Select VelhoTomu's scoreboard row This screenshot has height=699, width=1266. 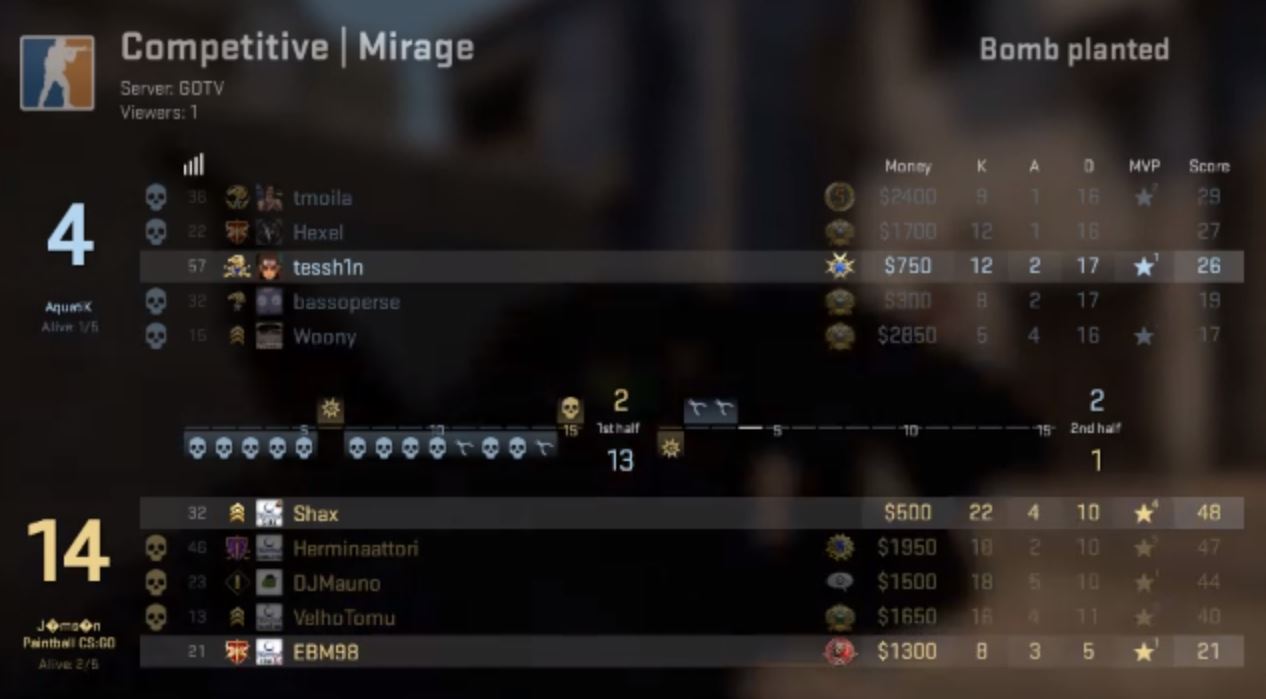click(x=344, y=618)
